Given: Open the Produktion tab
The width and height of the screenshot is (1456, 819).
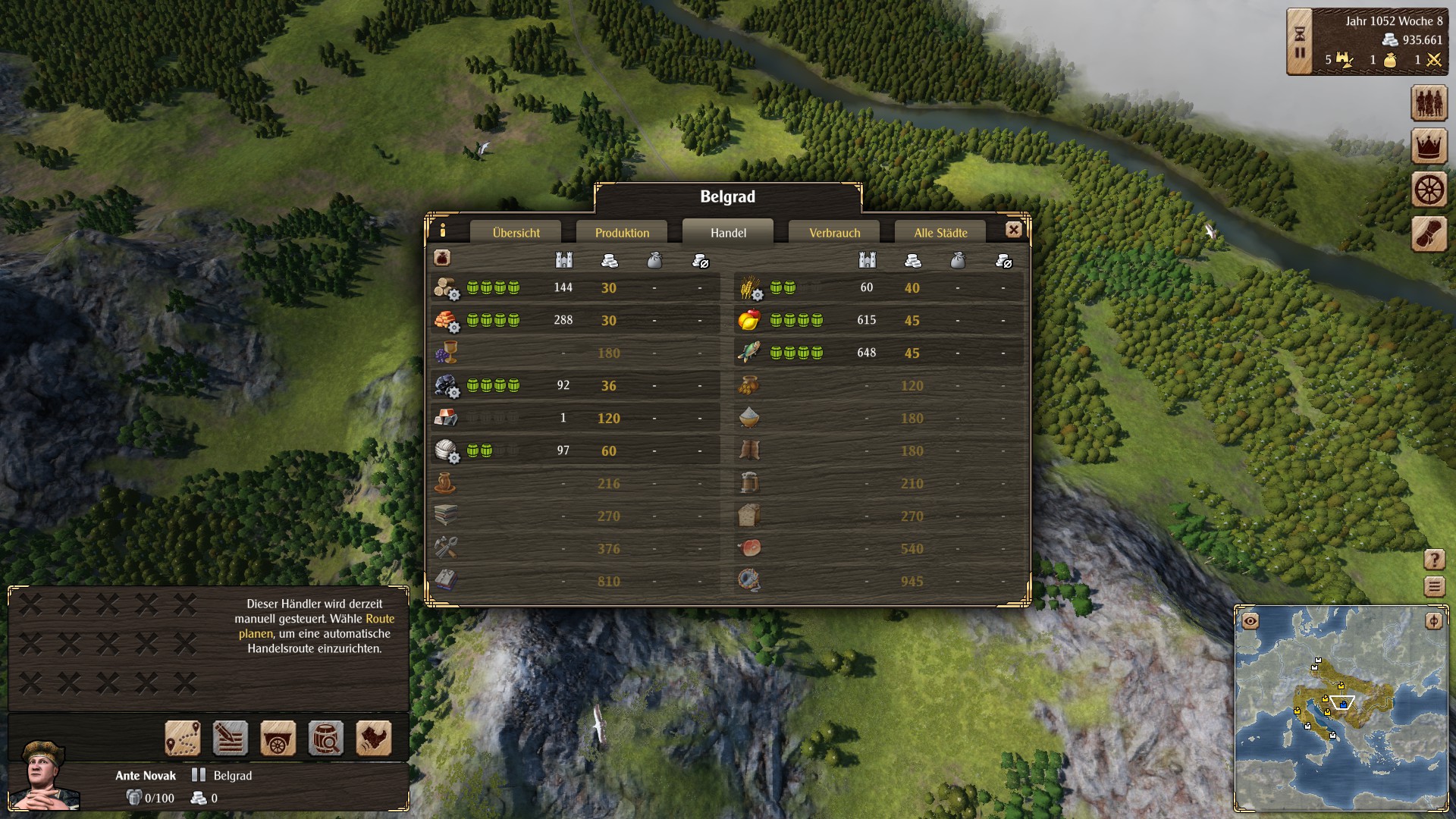Looking at the screenshot, I should [622, 233].
